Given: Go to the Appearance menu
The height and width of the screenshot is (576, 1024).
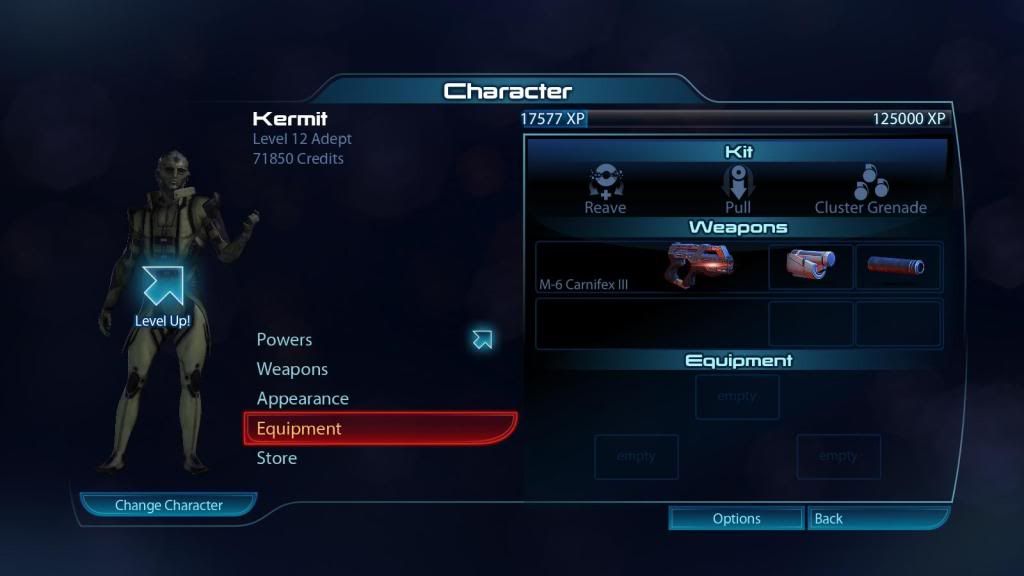Looking at the screenshot, I should click(302, 399).
